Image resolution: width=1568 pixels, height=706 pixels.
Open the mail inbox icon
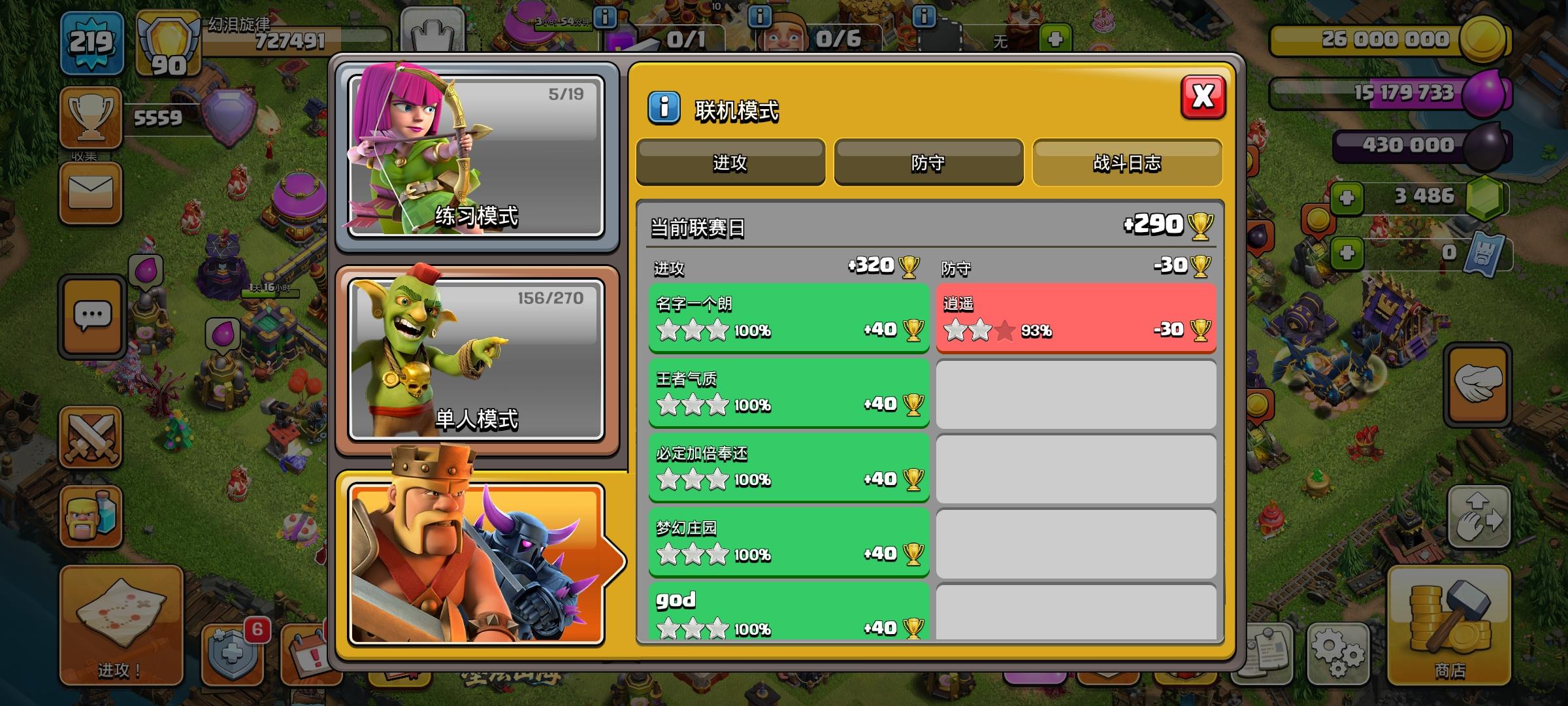coord(91,193)
